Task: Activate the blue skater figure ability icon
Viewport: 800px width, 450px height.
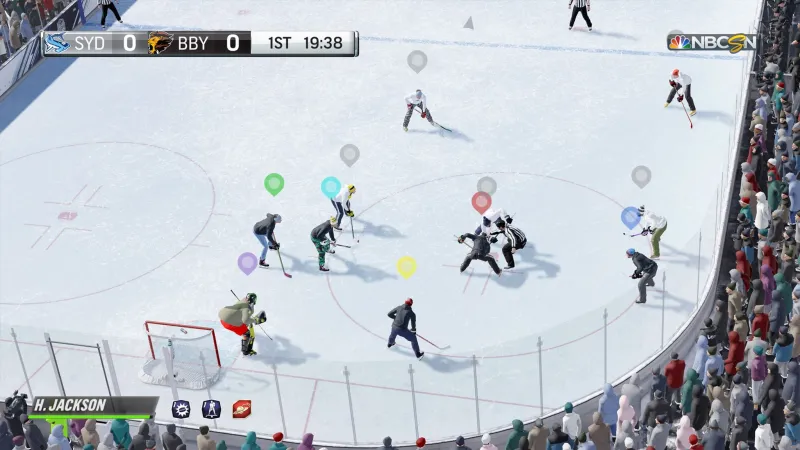Action: (211, 408)
